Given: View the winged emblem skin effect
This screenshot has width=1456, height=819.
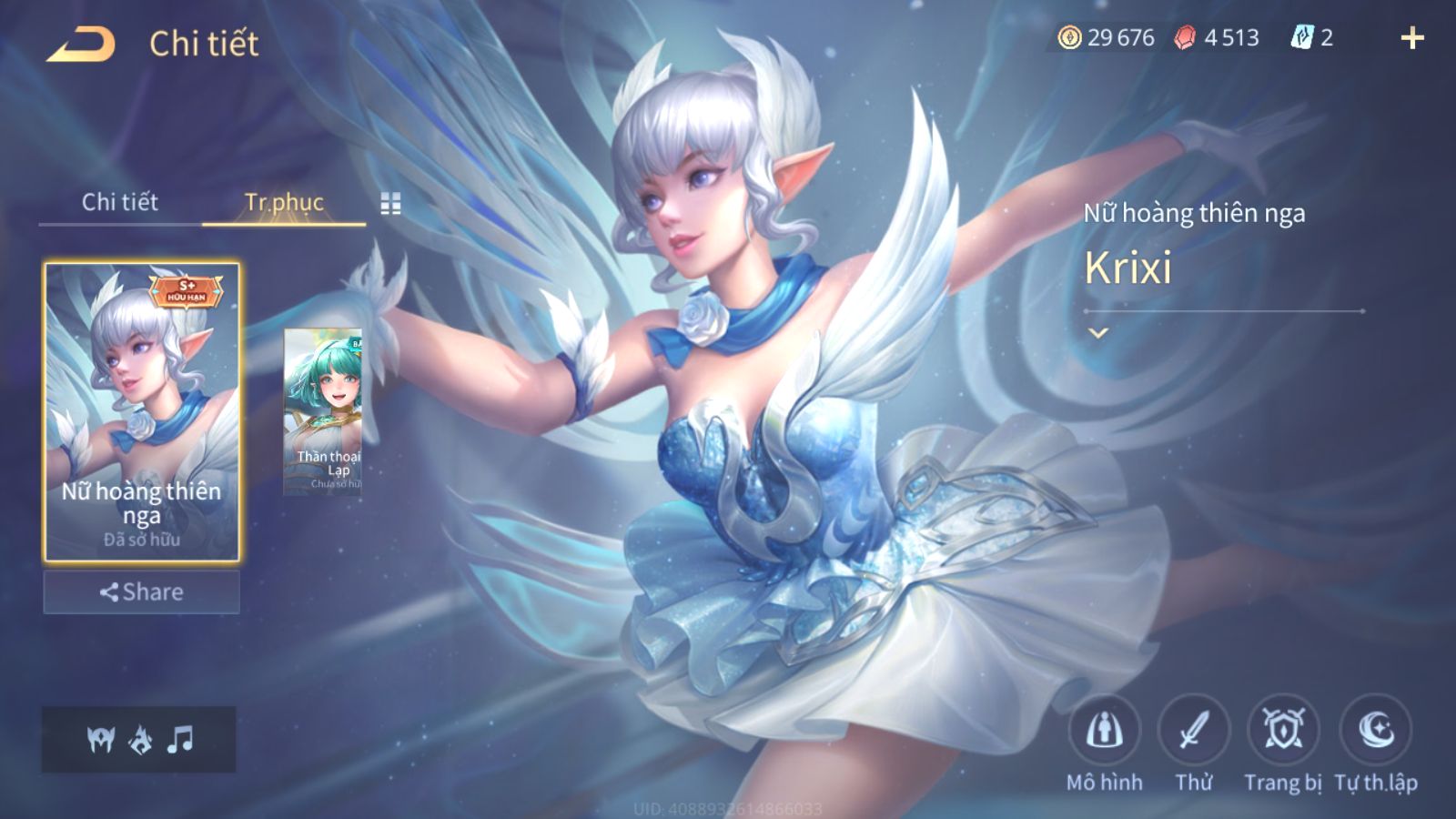Looking at the screenshot, I should [100, 740].
